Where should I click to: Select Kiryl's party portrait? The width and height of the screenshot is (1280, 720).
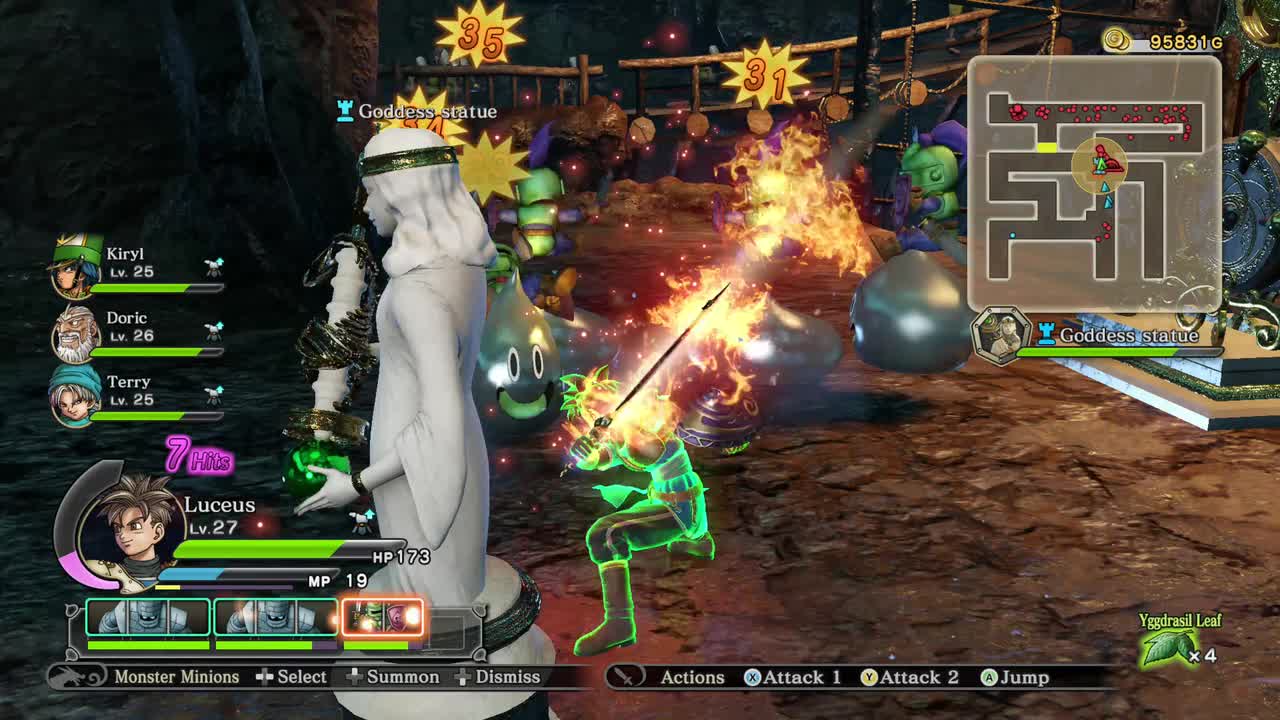tap(76, 267)
